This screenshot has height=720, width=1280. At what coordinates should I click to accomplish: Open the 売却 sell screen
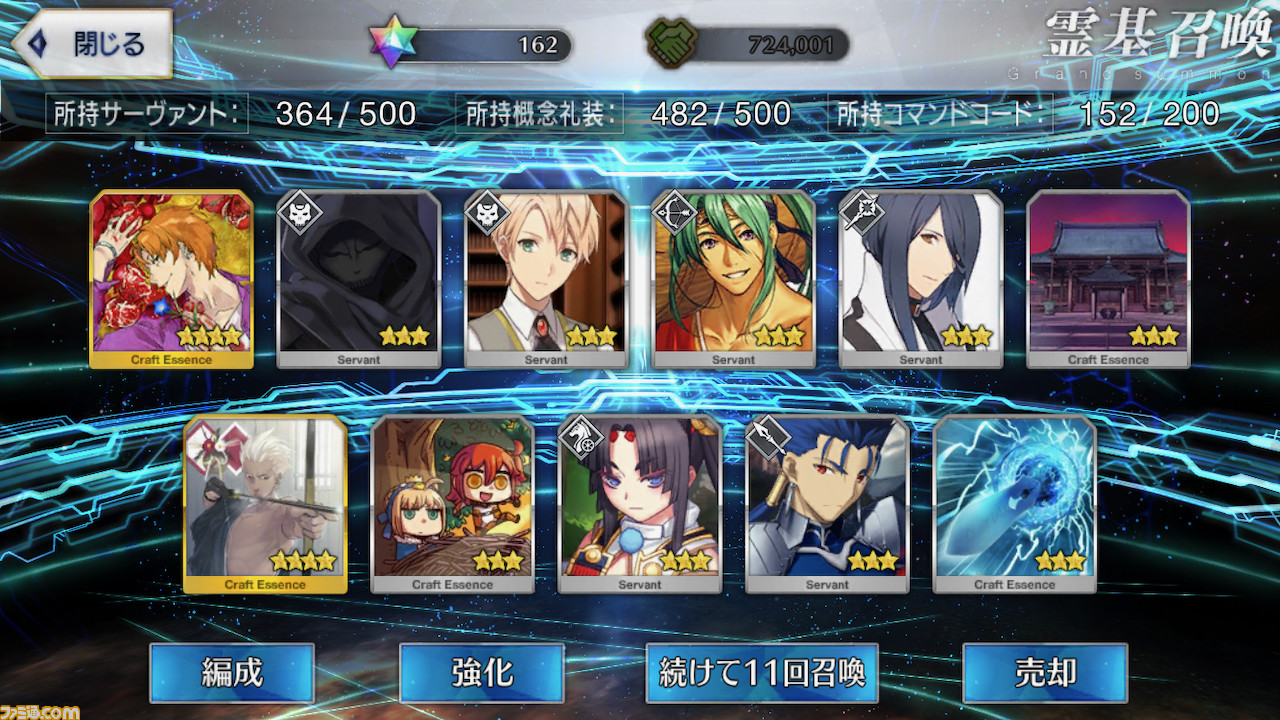point(1044,673)
